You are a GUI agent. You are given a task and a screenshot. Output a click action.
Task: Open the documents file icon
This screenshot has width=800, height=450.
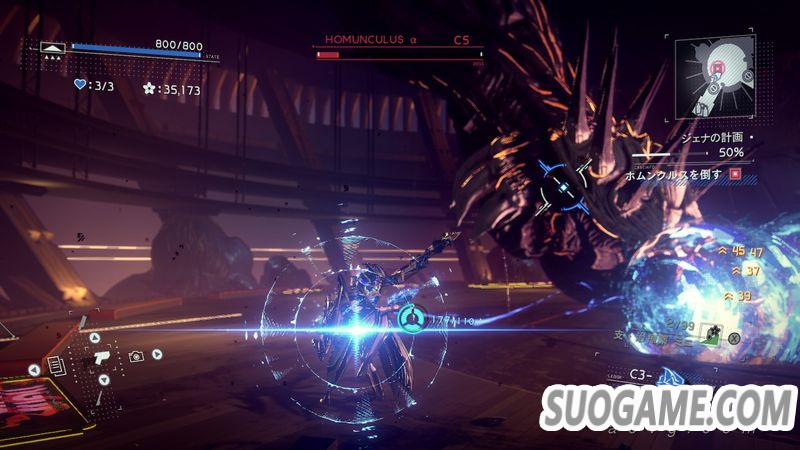point(56,367)
